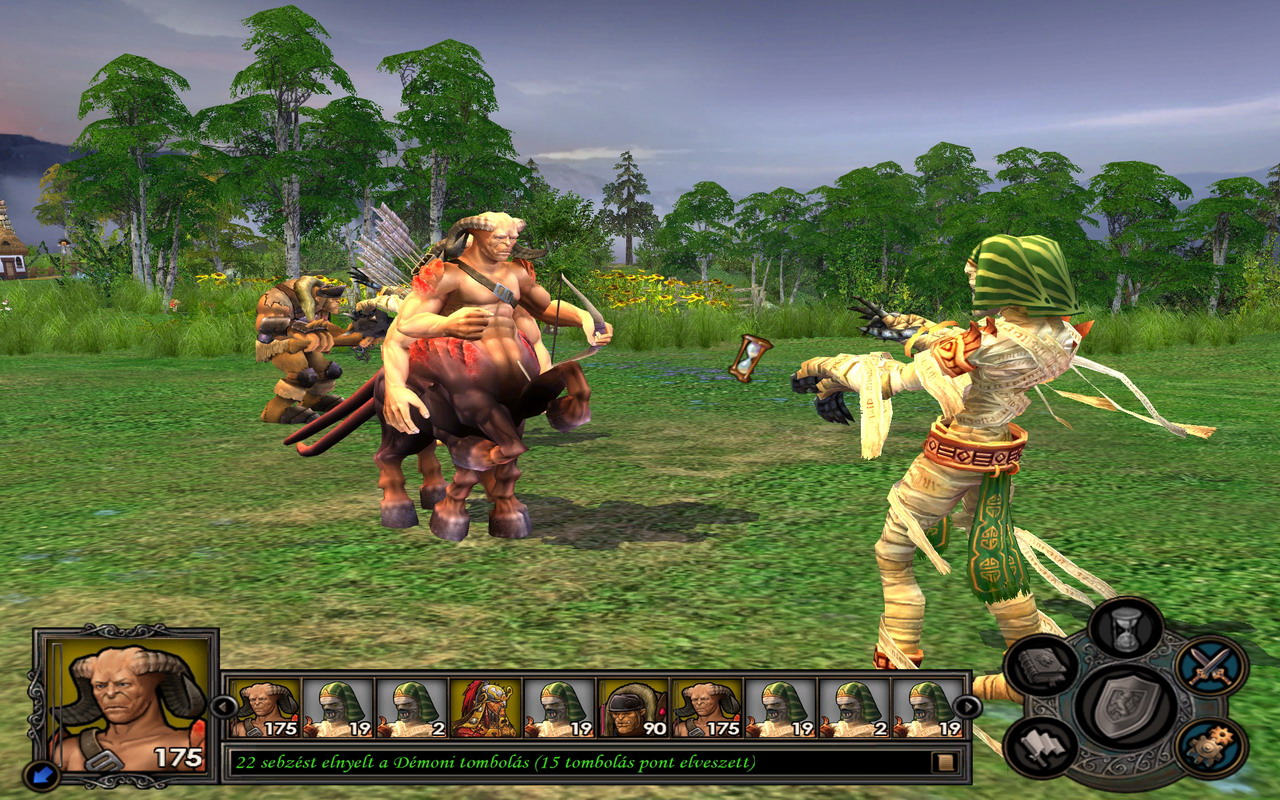Viewport: 1280px width, 800px height.
Task: Open the spellbook from the combat wheel
Action: point(1041,666)
